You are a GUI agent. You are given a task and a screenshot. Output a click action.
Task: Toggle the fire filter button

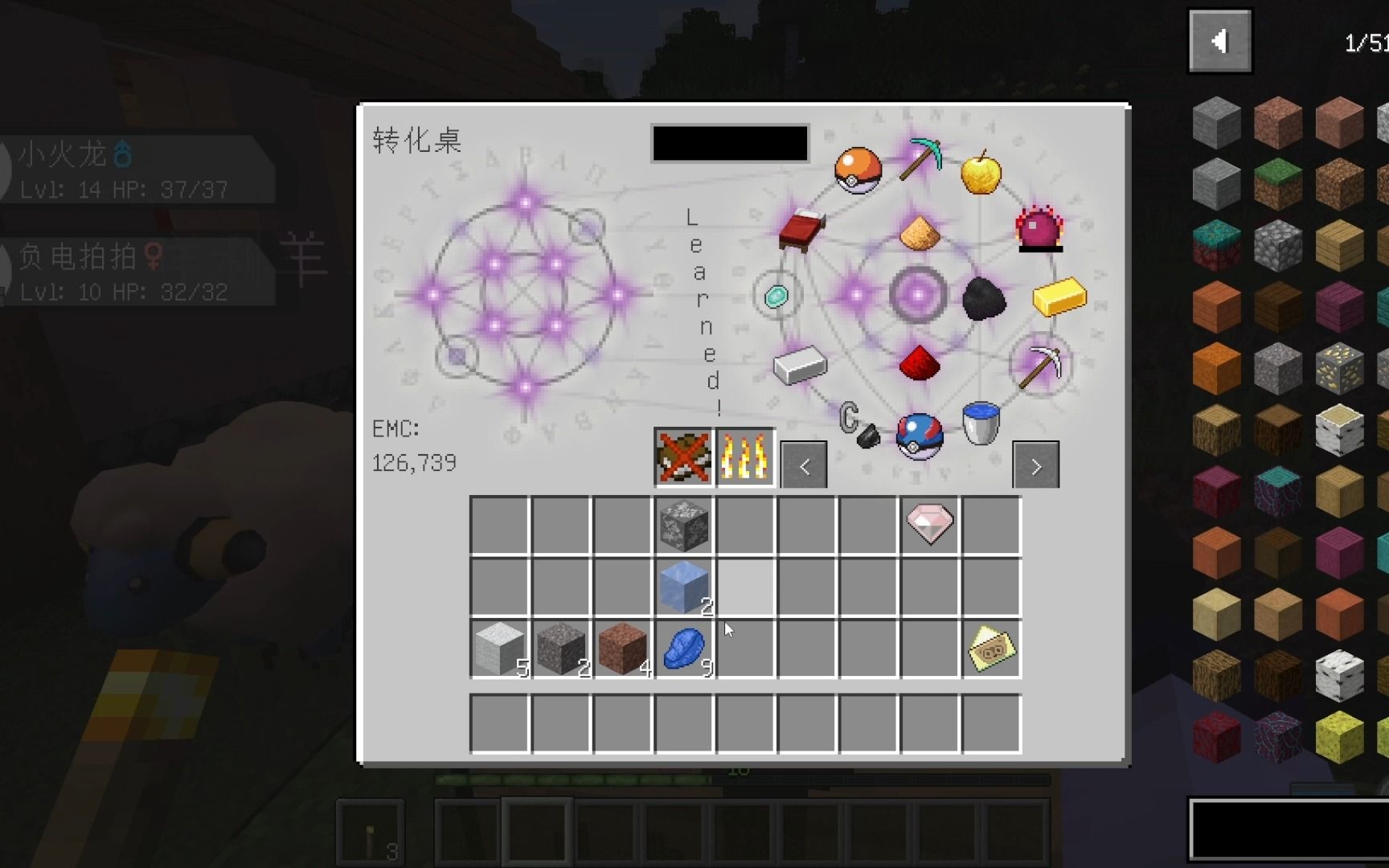(744, 457)
